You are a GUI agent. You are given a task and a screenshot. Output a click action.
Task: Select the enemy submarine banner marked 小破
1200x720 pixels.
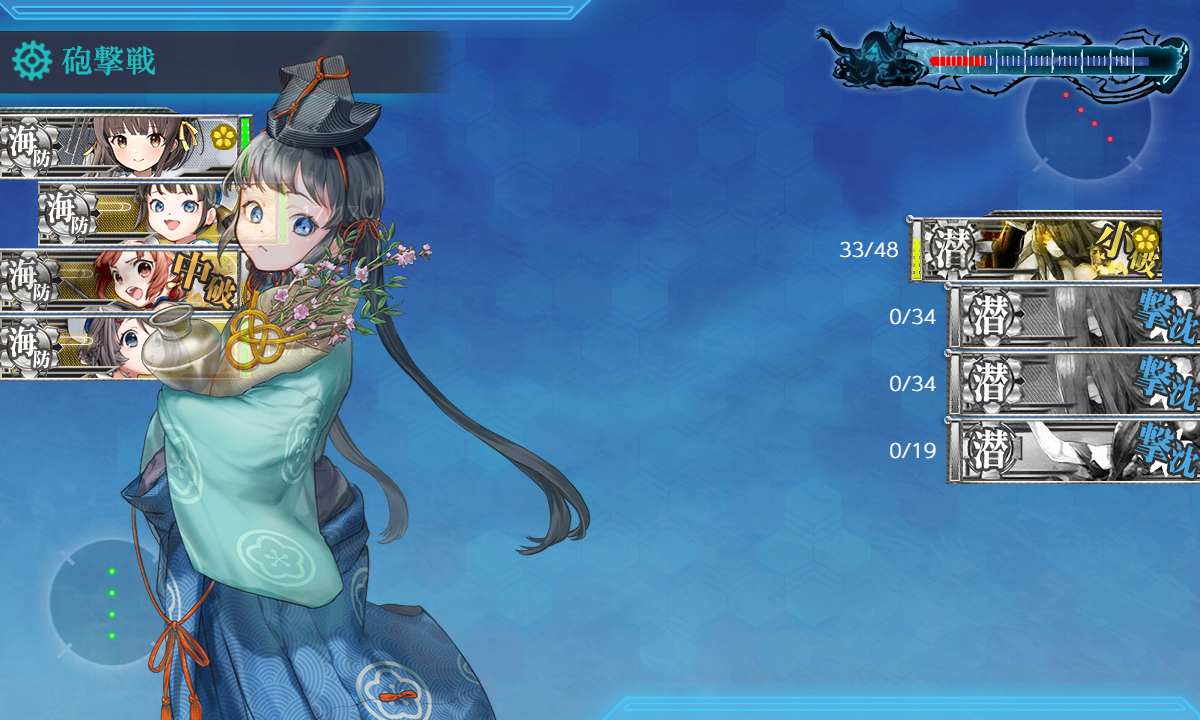[x=1035, y=248]
